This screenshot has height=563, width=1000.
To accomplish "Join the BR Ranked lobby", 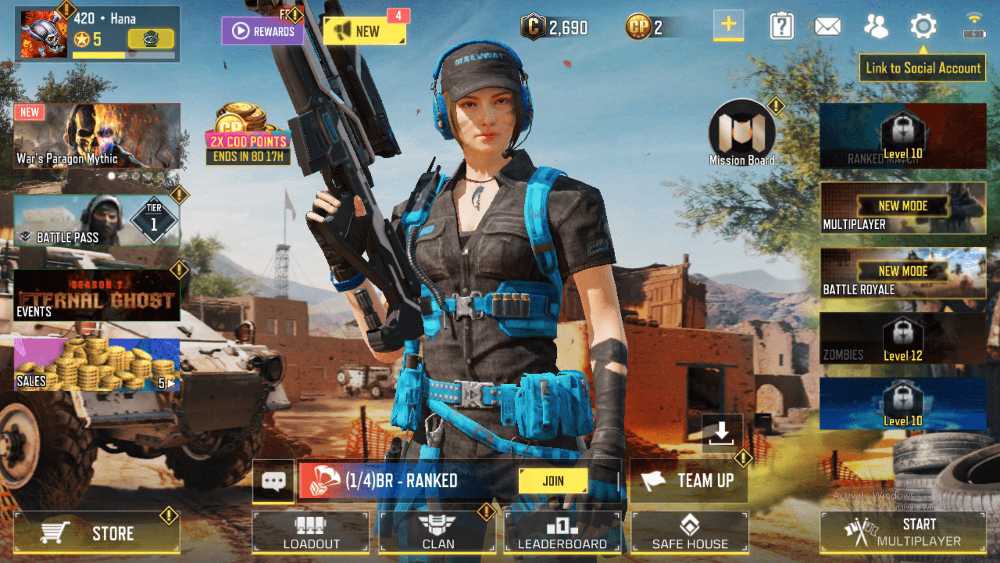I will click(553, 481).
